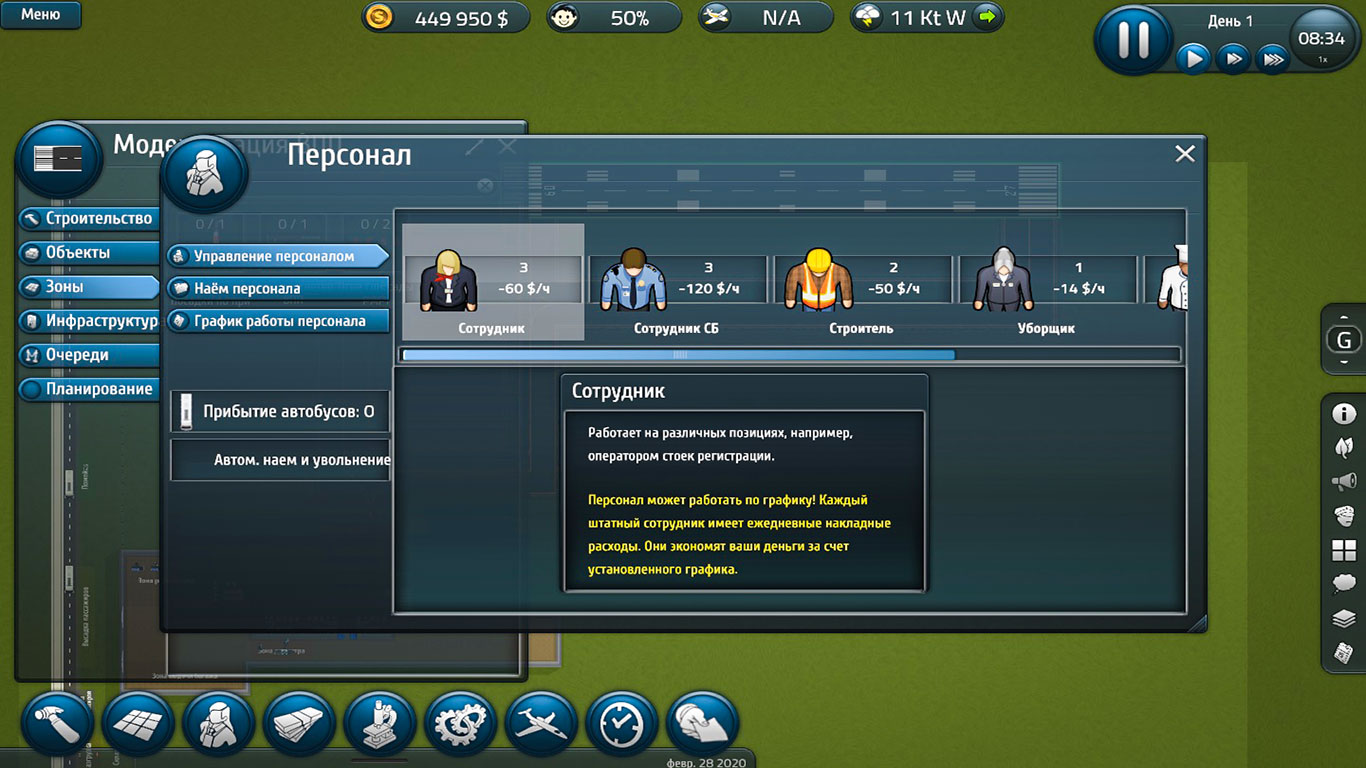Select the Сотрудник СБ security card
The height and width of the screenshot is (768, 1366).
676,282
